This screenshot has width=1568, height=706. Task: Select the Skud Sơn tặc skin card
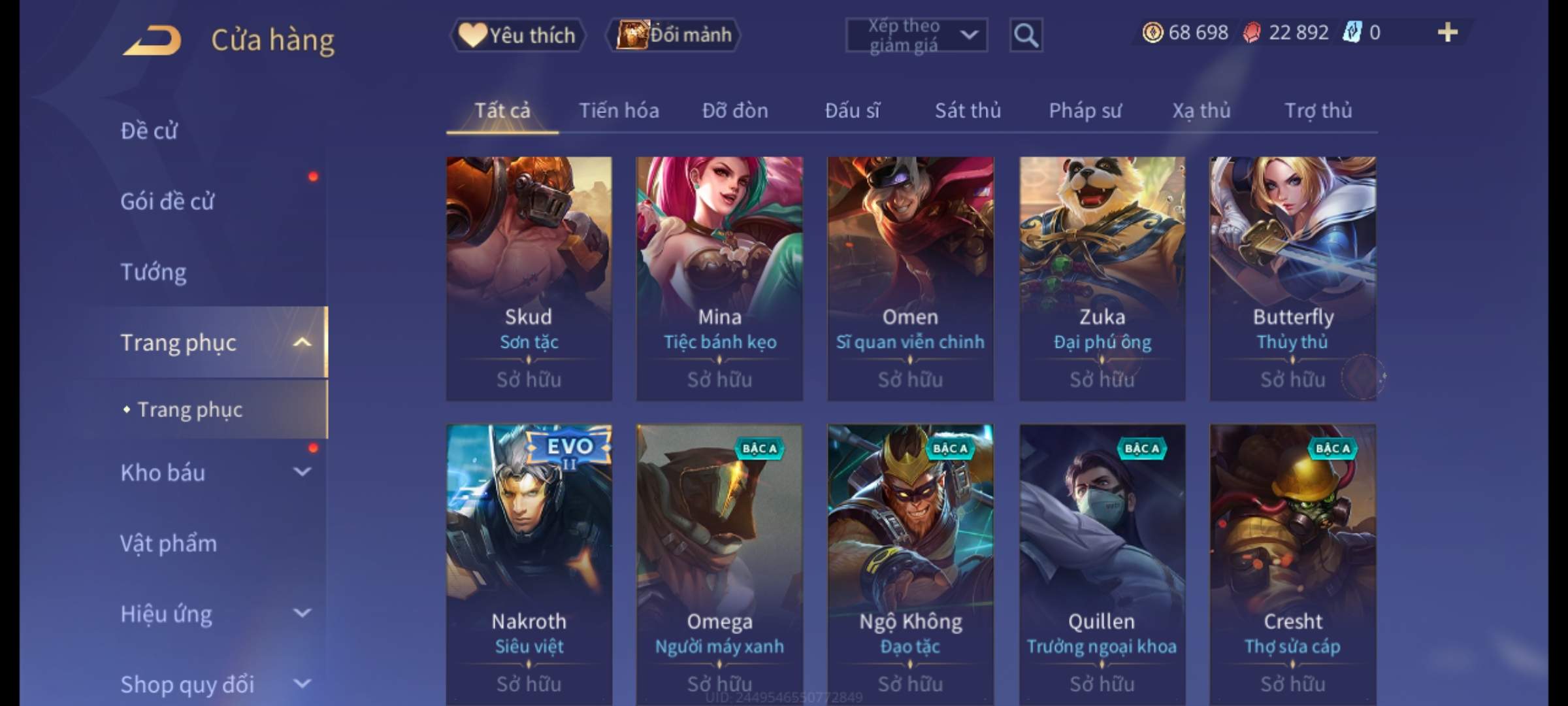tap(529, 278)
